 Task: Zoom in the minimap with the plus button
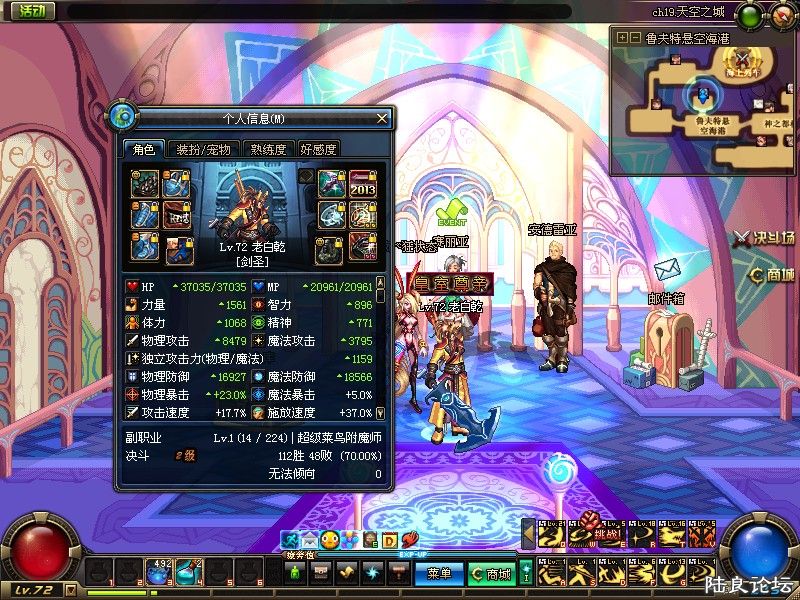[621, 37]
